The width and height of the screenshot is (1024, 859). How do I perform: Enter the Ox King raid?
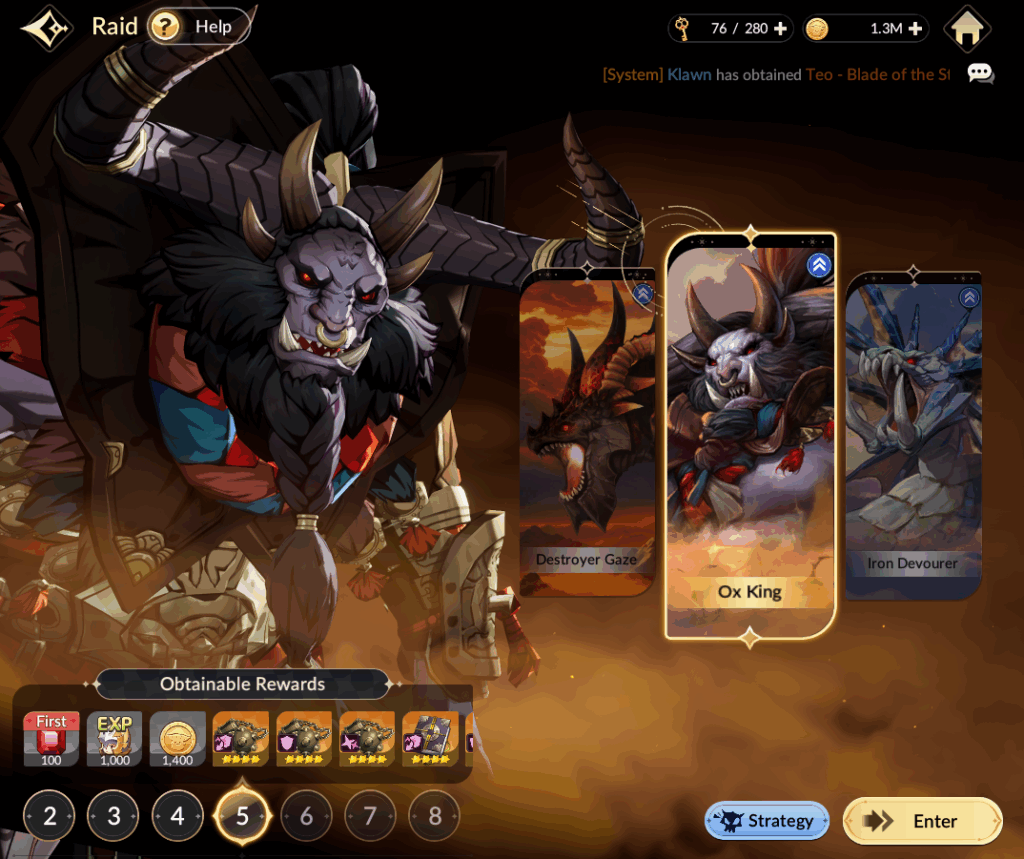922,821
